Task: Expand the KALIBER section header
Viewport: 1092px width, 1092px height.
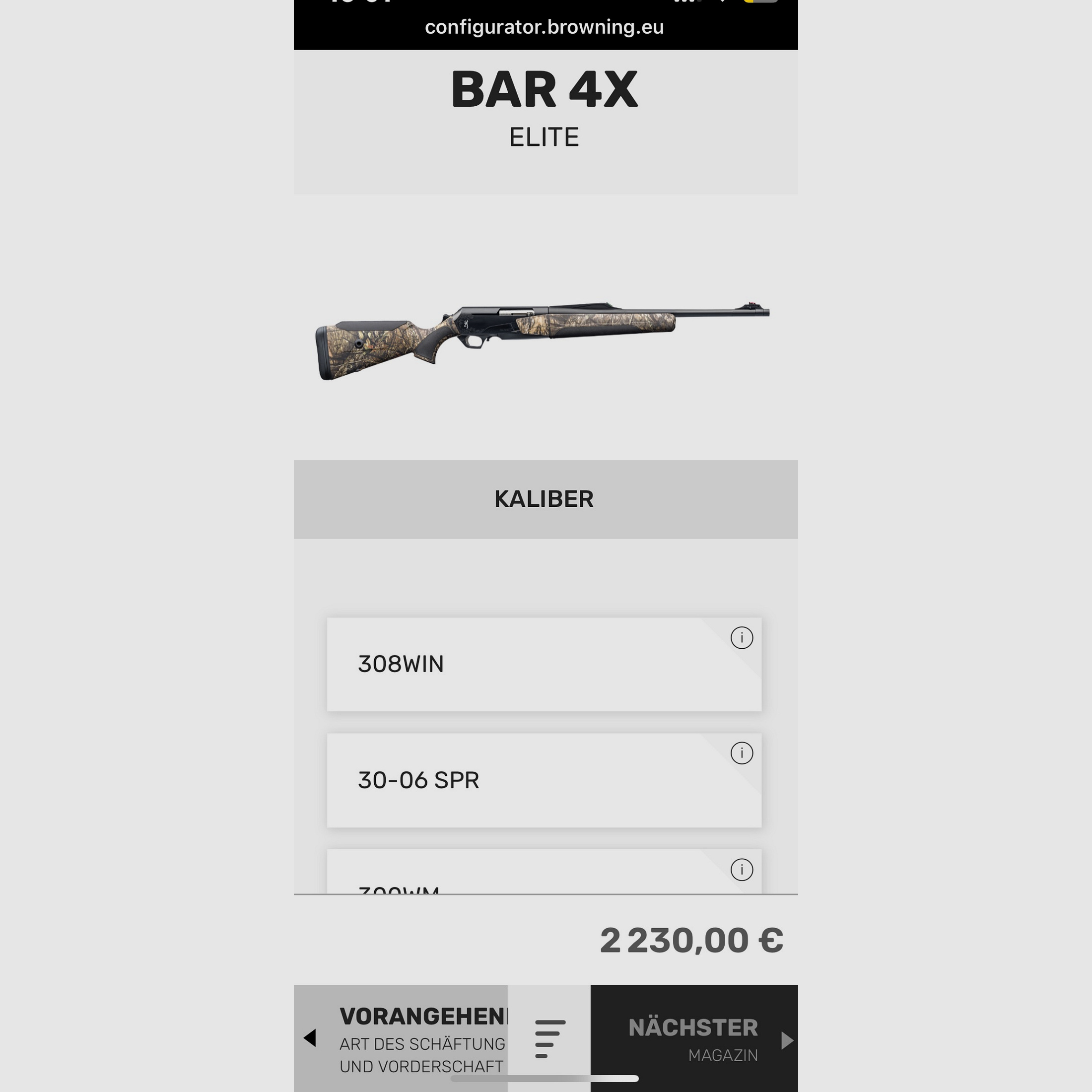Action: pyautogui.click(x=545, y=498)
